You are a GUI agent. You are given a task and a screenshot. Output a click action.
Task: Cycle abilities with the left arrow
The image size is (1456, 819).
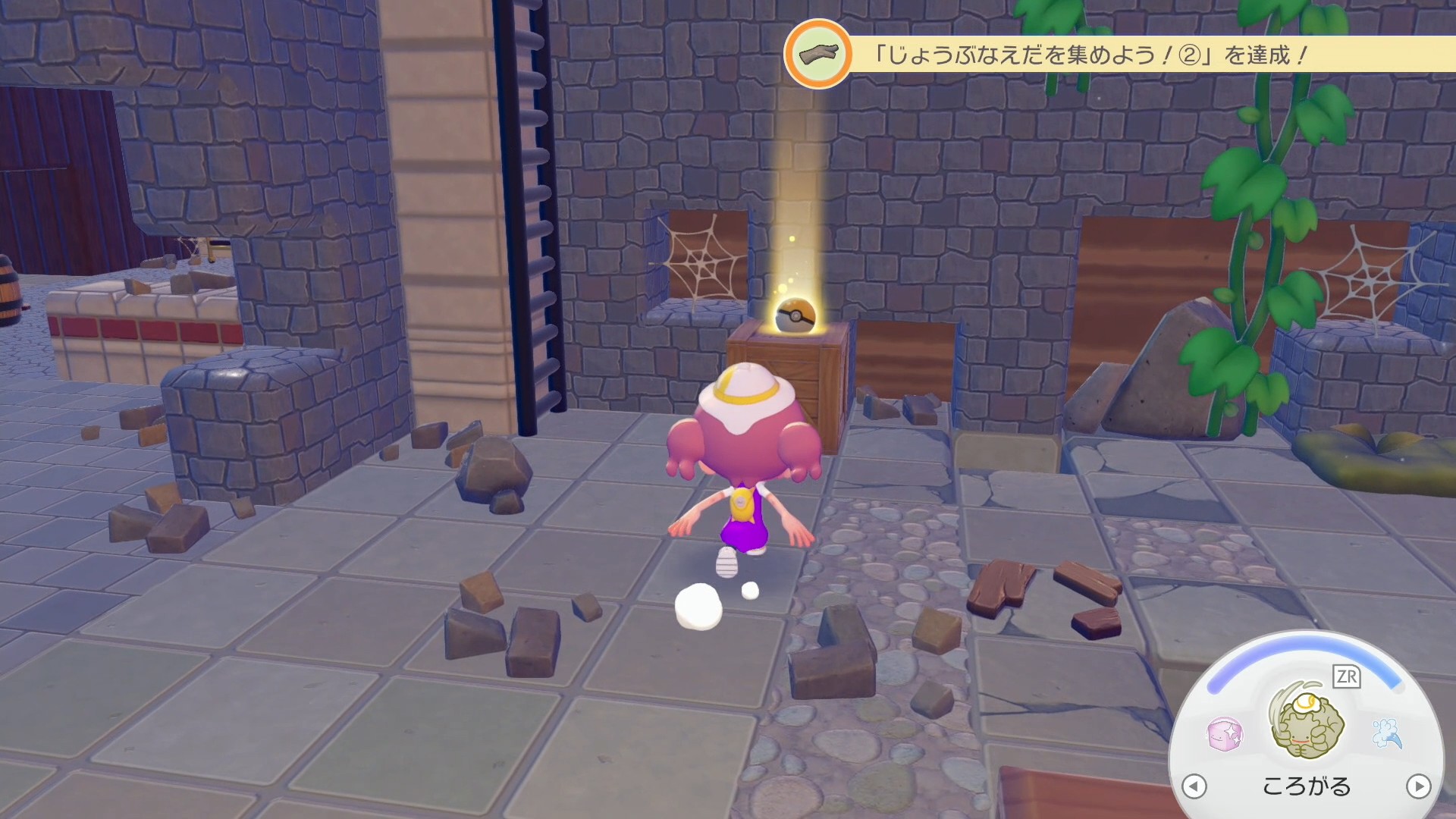1194,786
